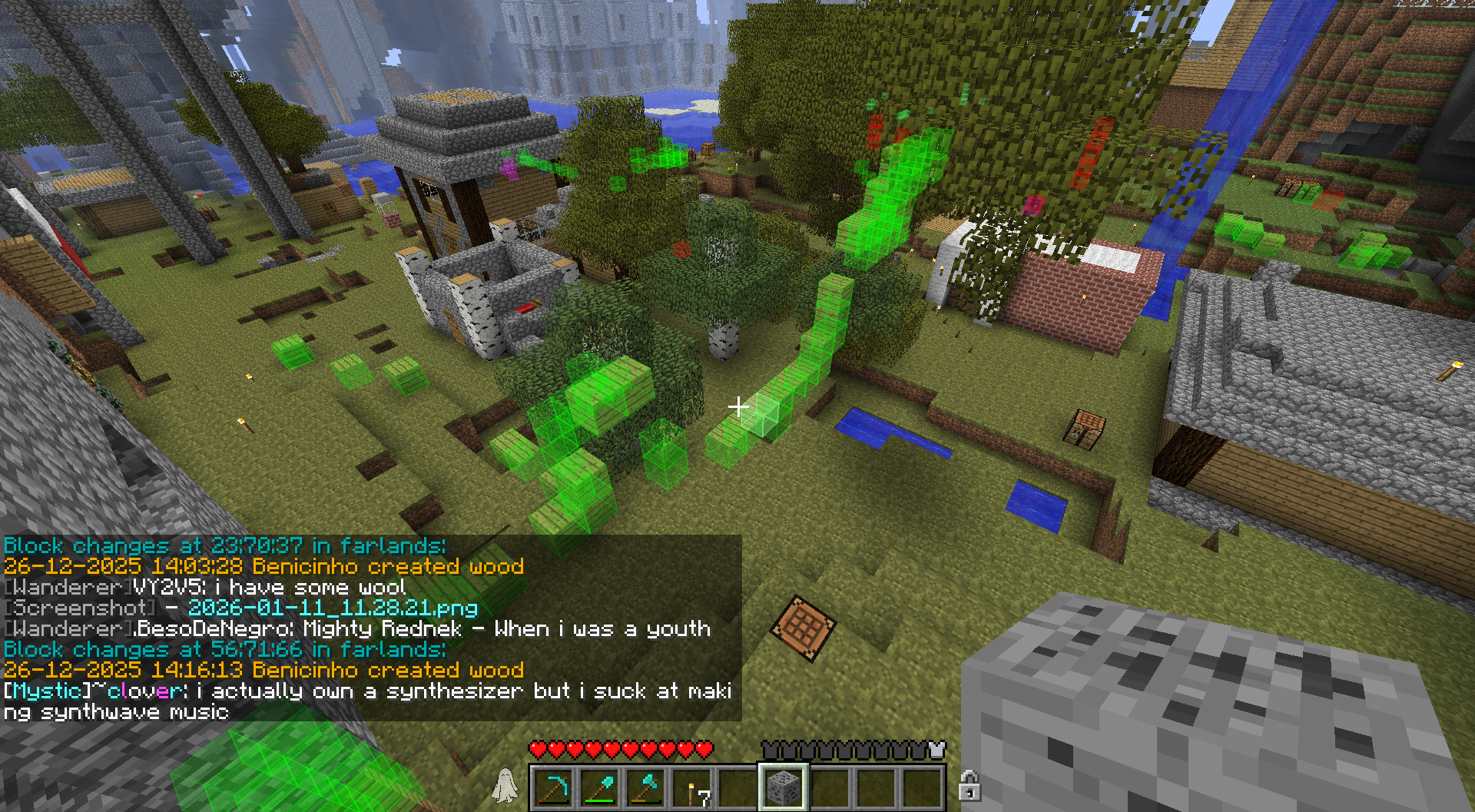Open the screenshot 2026-01-11_11.28.21.png chat link
This screenshot has width=1475, height=812.
[x=333, y=608]
